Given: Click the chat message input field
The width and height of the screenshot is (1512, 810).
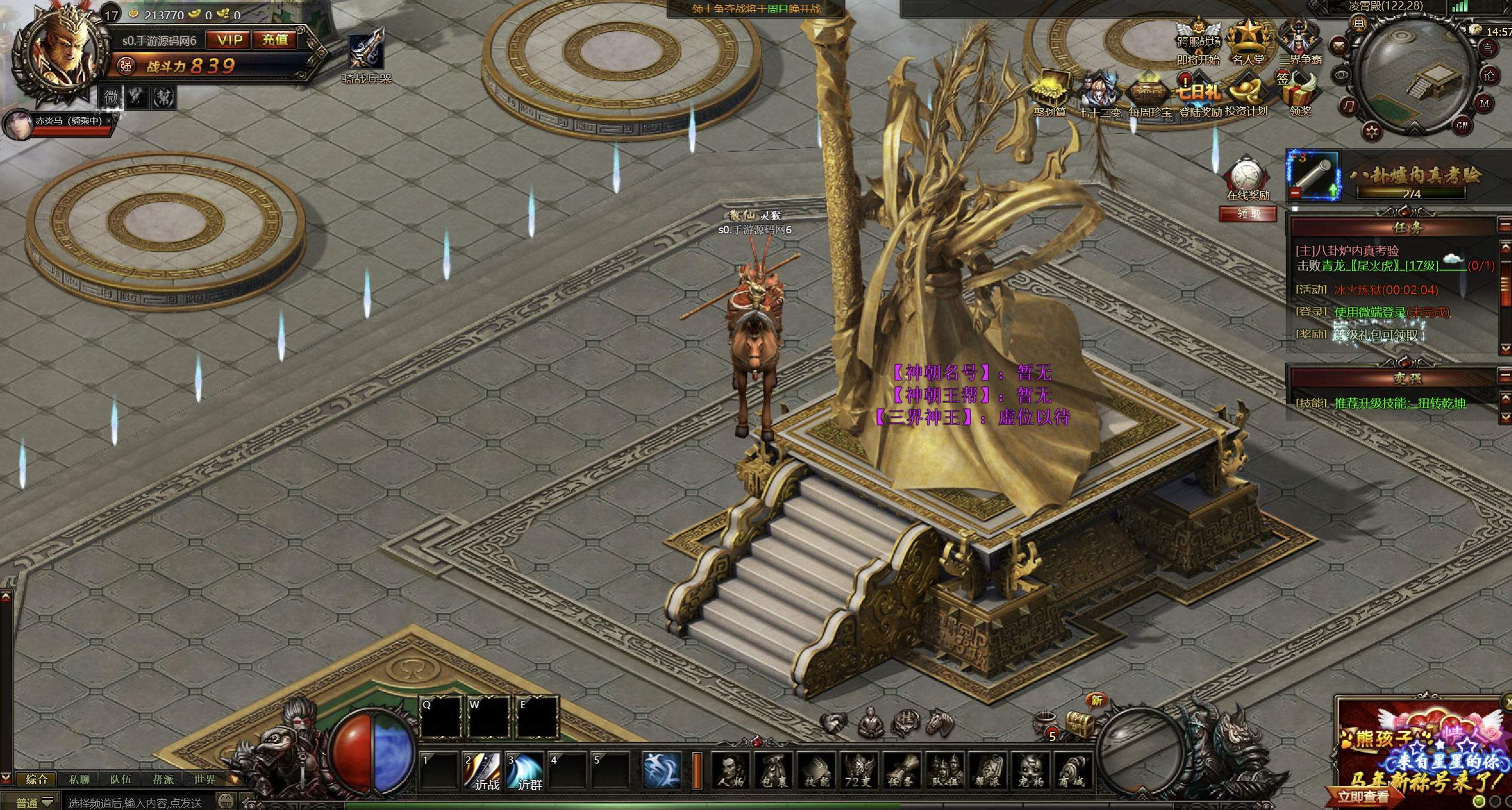Looking at the screenshot, I should click(x=137, y=802).
